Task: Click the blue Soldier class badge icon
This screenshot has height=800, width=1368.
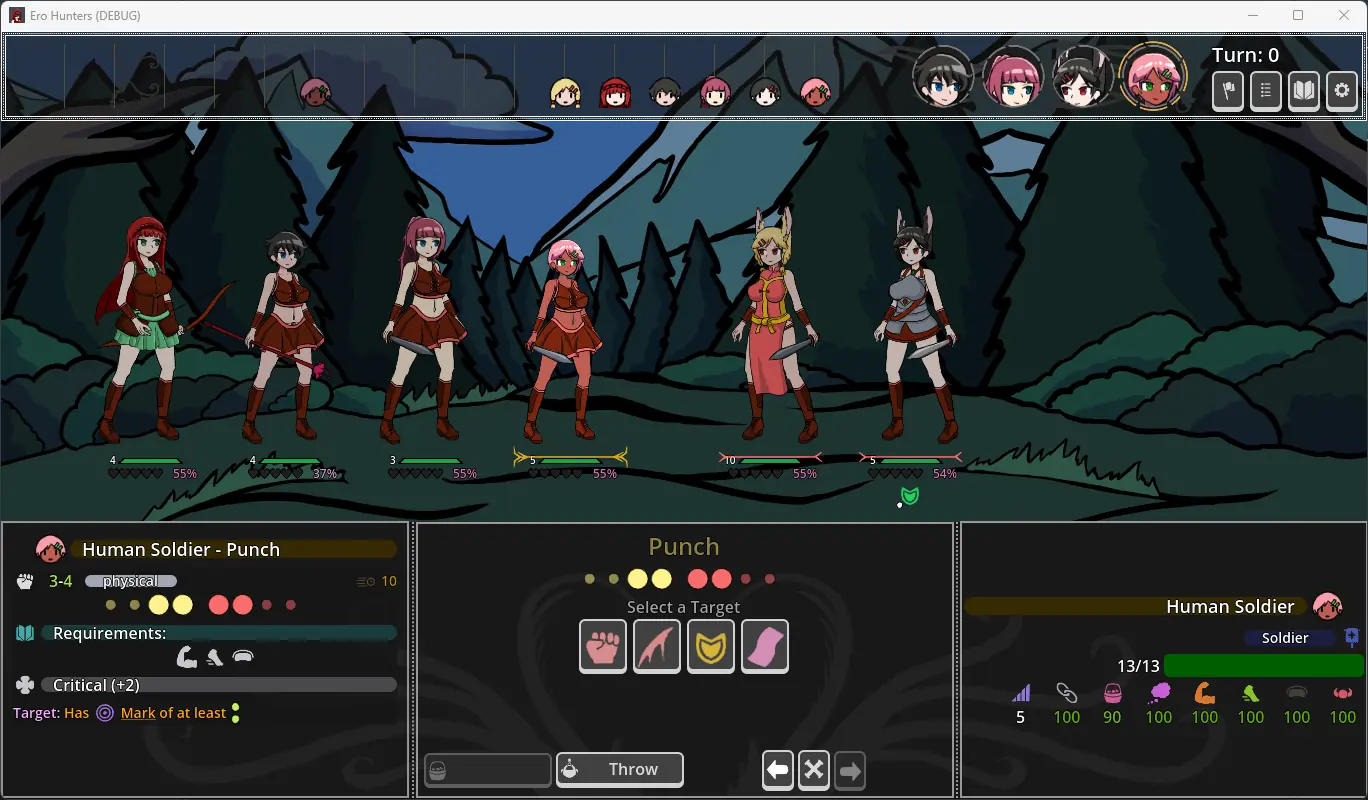Action: (1352, 637)
